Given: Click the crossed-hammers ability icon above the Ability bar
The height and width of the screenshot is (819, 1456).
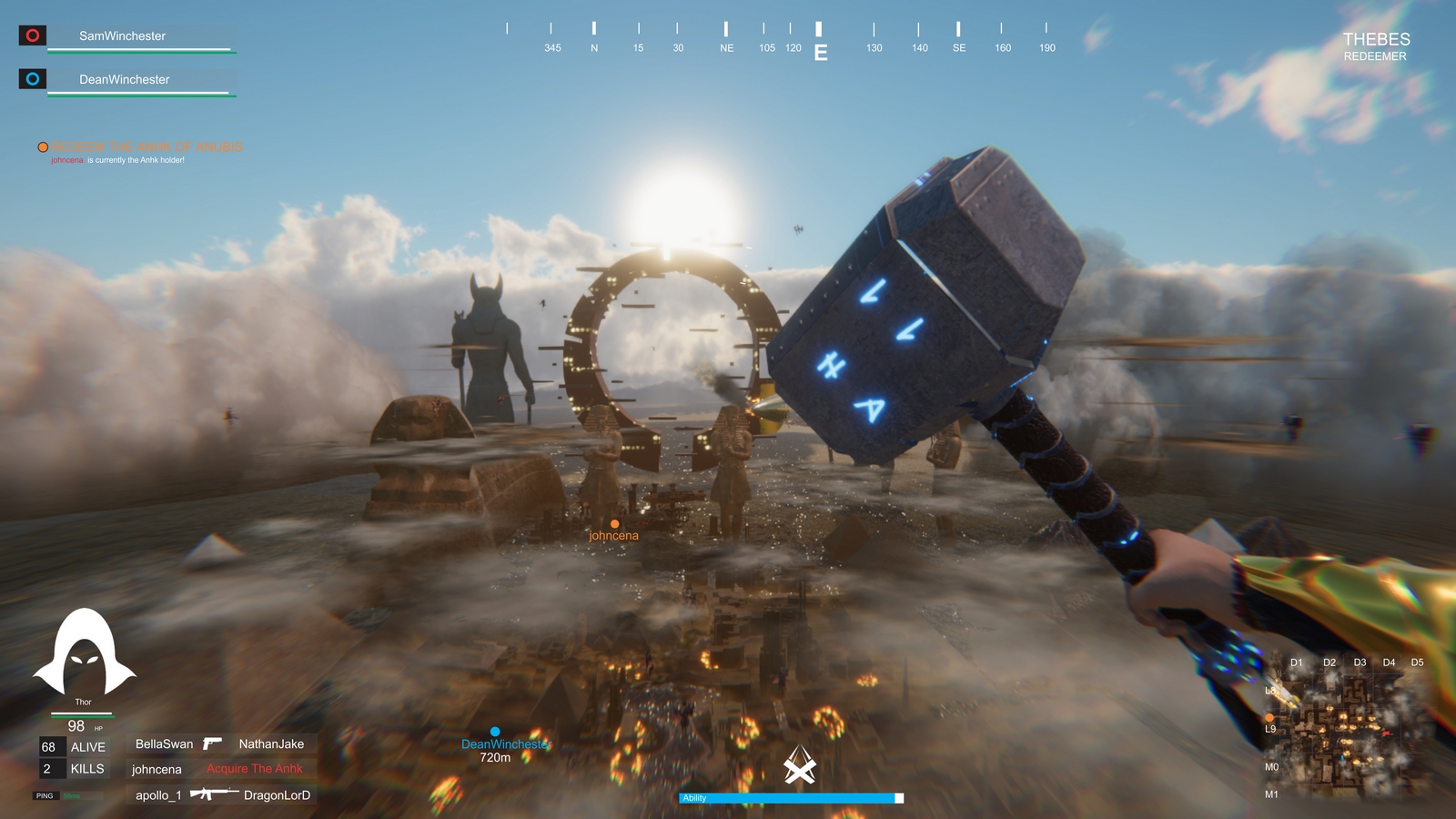Looking at the screenshot, I should tap(797, 765).
